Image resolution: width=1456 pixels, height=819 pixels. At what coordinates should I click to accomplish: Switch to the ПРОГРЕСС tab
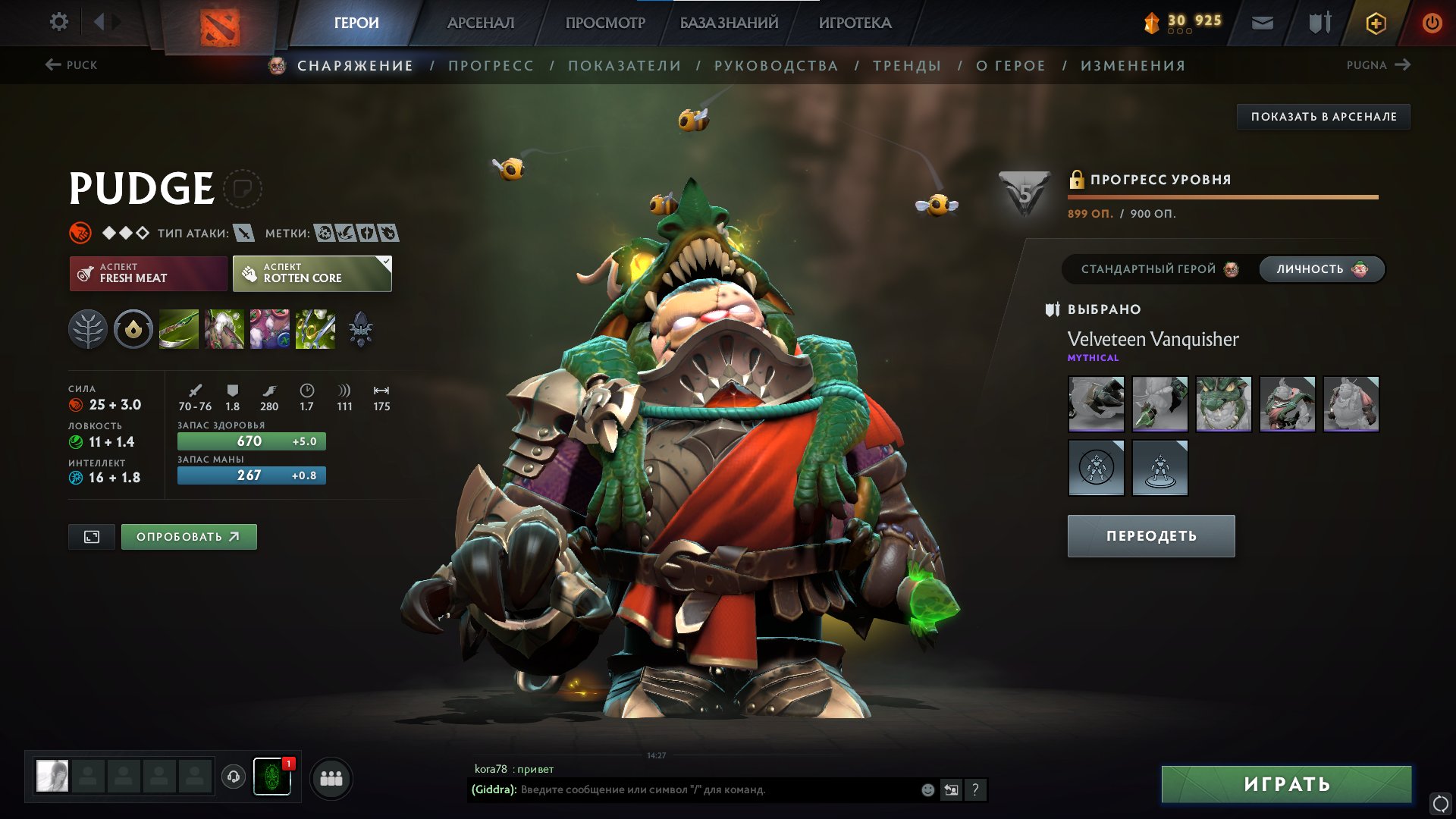490,65
